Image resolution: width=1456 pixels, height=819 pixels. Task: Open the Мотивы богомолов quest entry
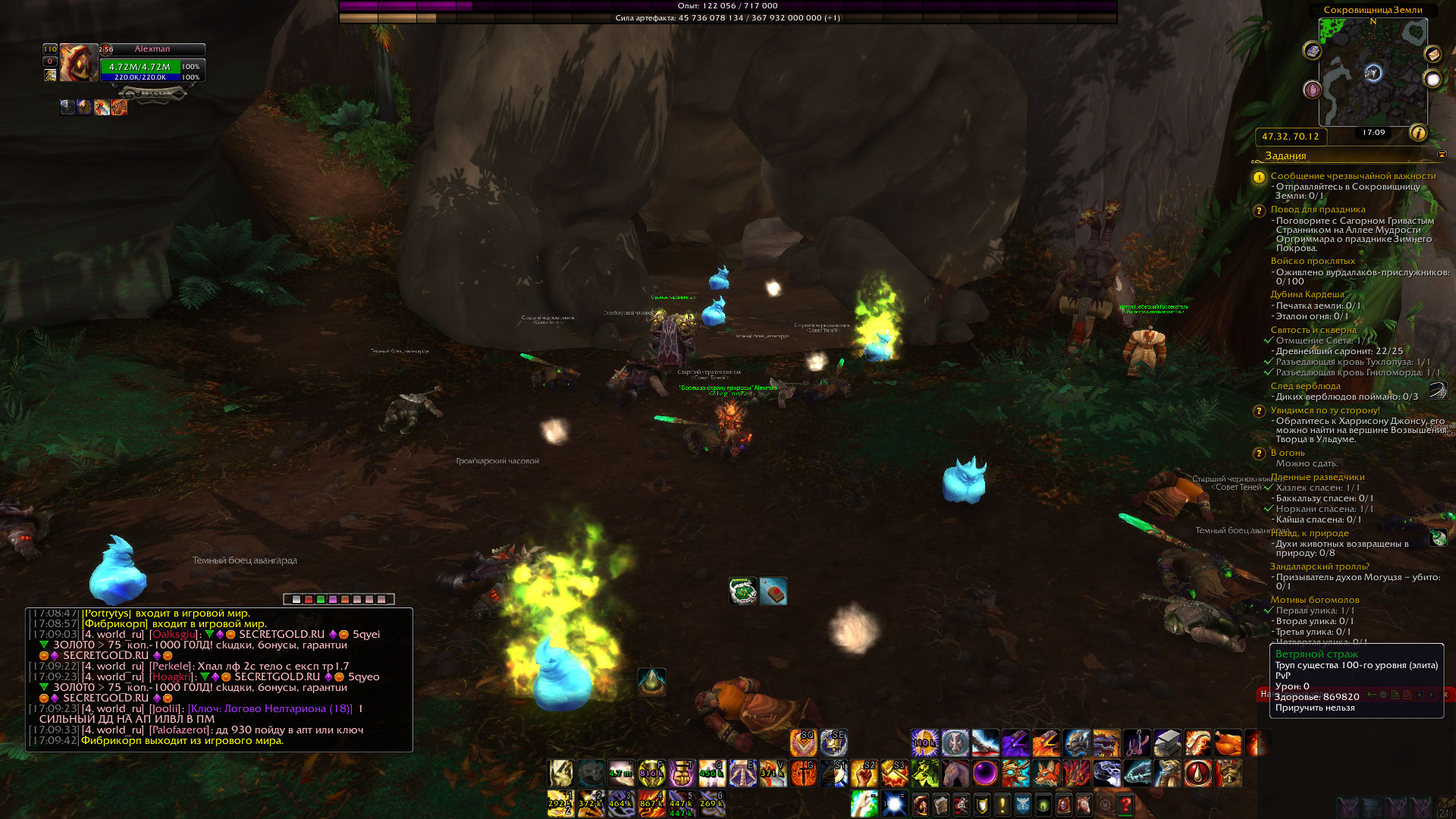pos(1314,600)
